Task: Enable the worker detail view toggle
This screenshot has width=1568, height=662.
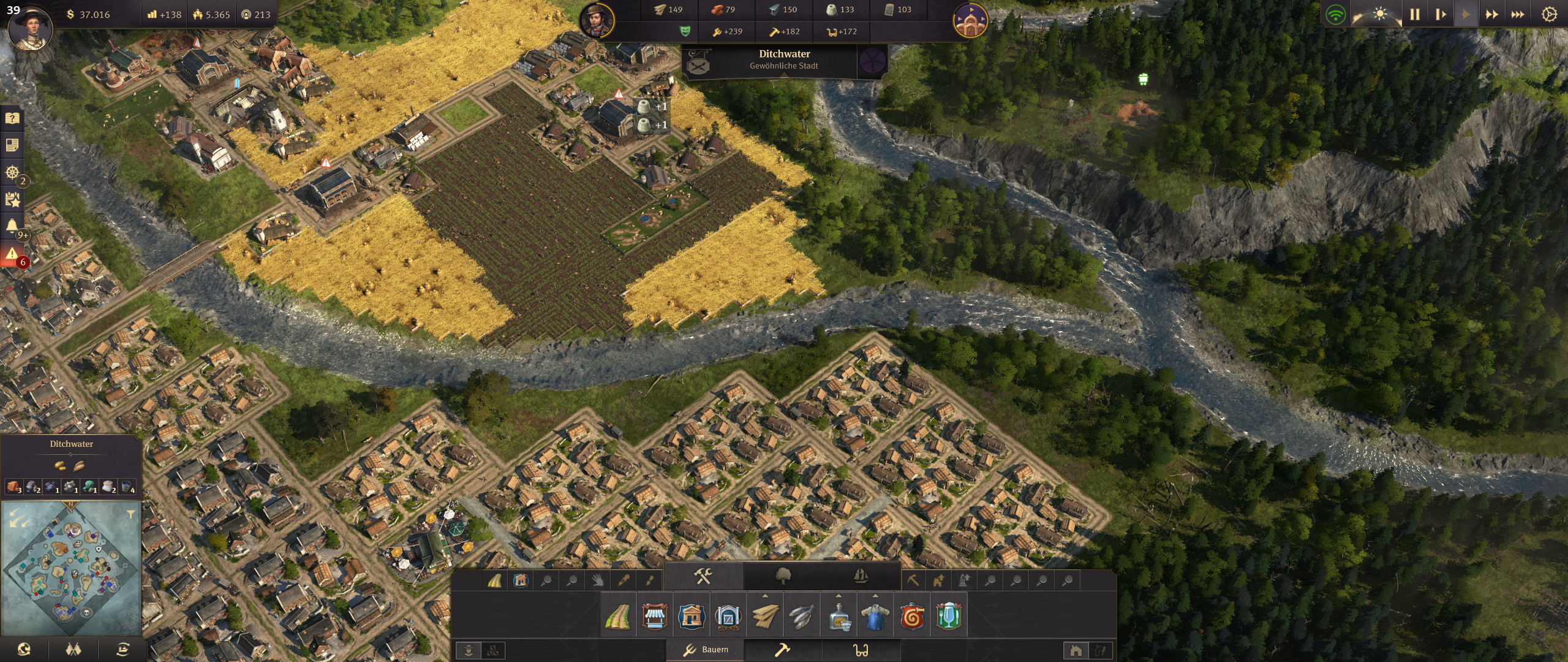Action: click(469, 652)
